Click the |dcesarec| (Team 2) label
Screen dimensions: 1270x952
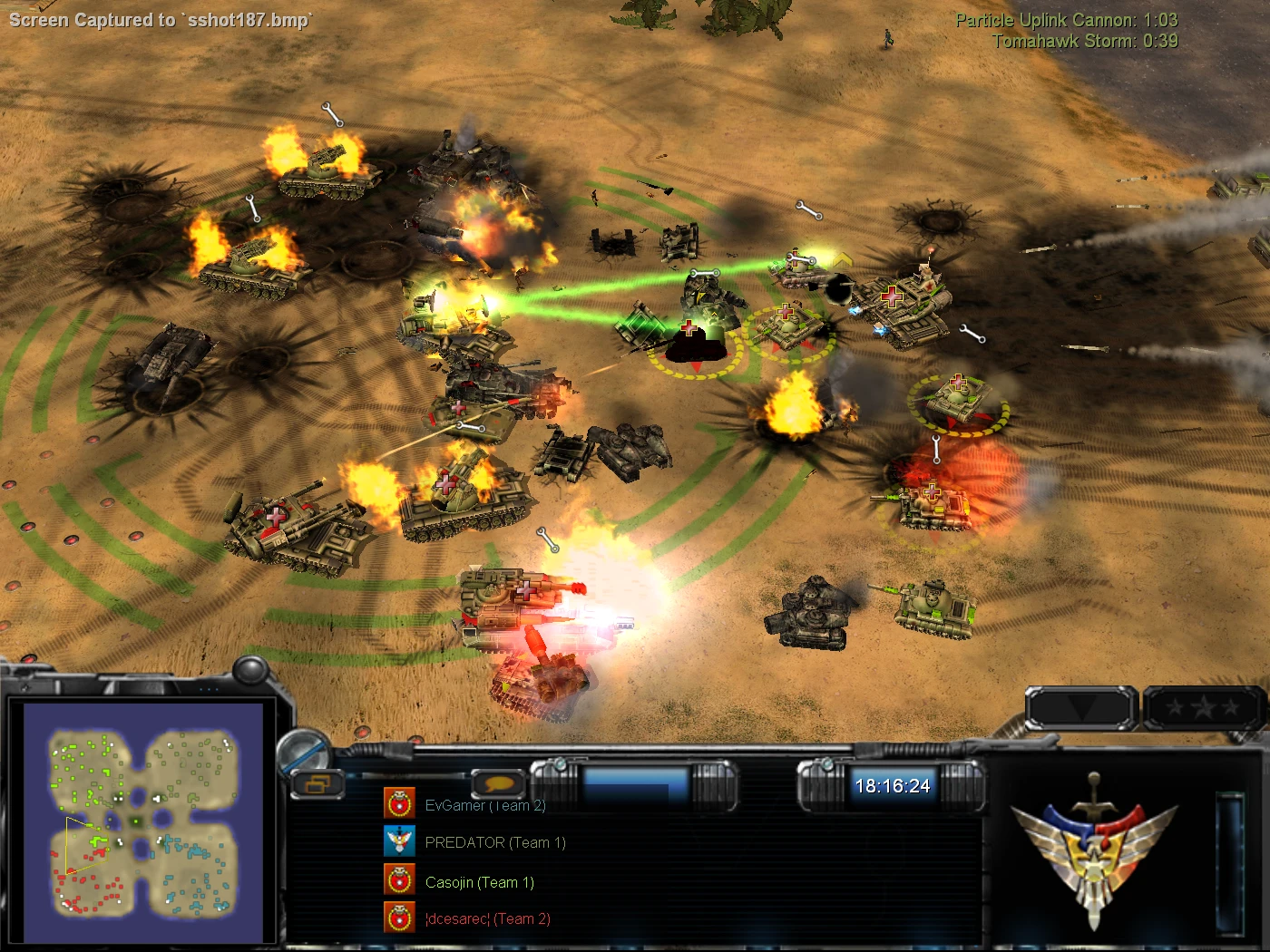tap(487, 918)
